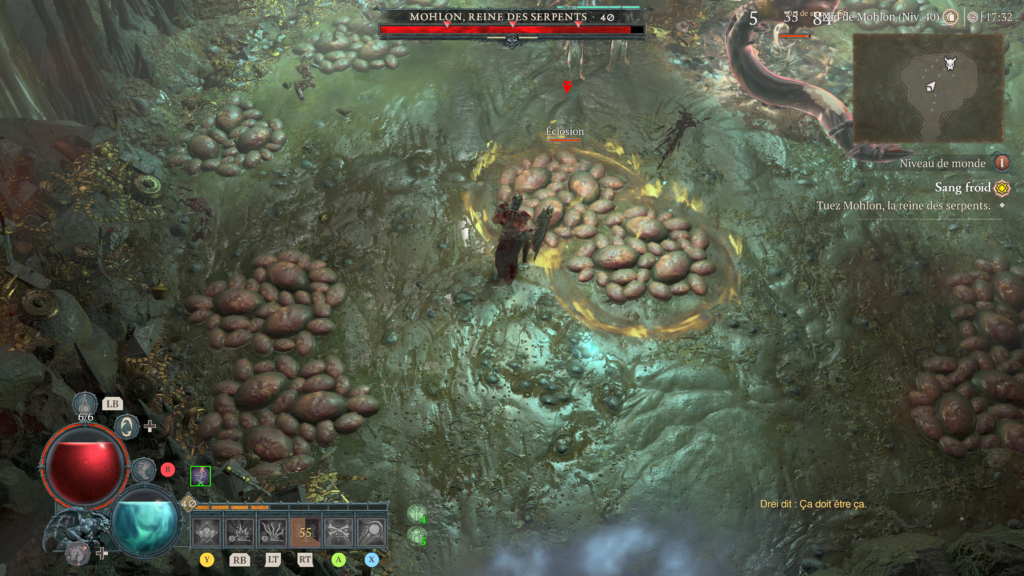Viewport: 1024px width, 576px height.
Task: Use the healing potion flask icon
Action: tap(86, 405)
